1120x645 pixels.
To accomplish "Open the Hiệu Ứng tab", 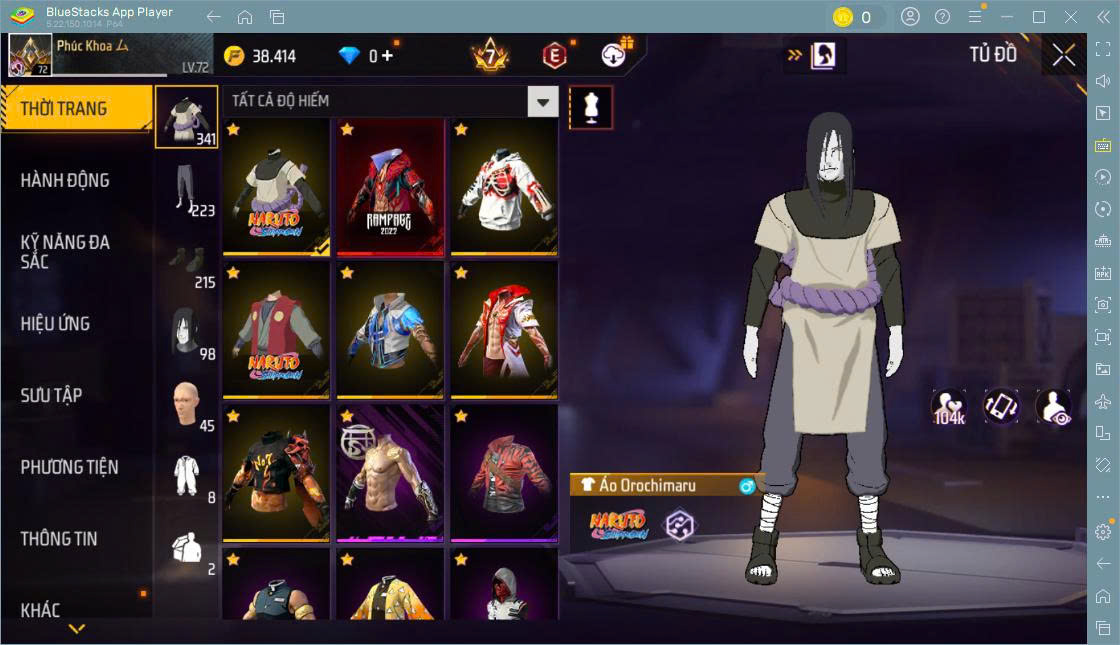I will point(55,324).
